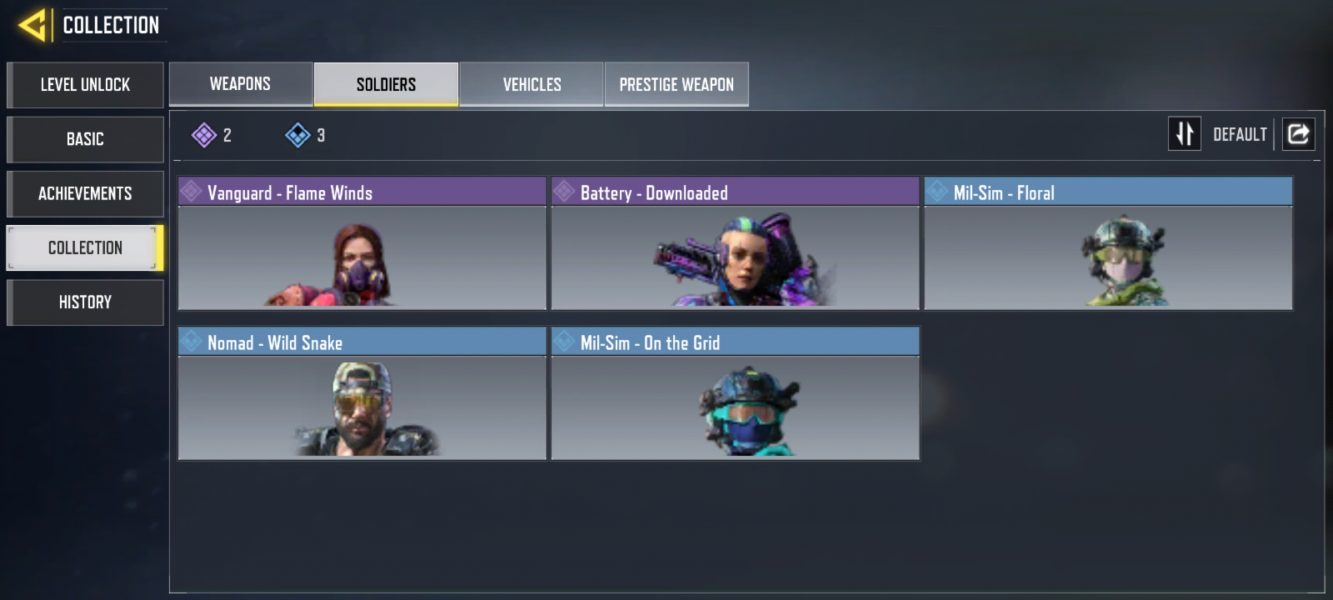The height and width of the screenshot is (600, 1333).
Task: Click the share icon button
Action: [x=1298, y=134]
